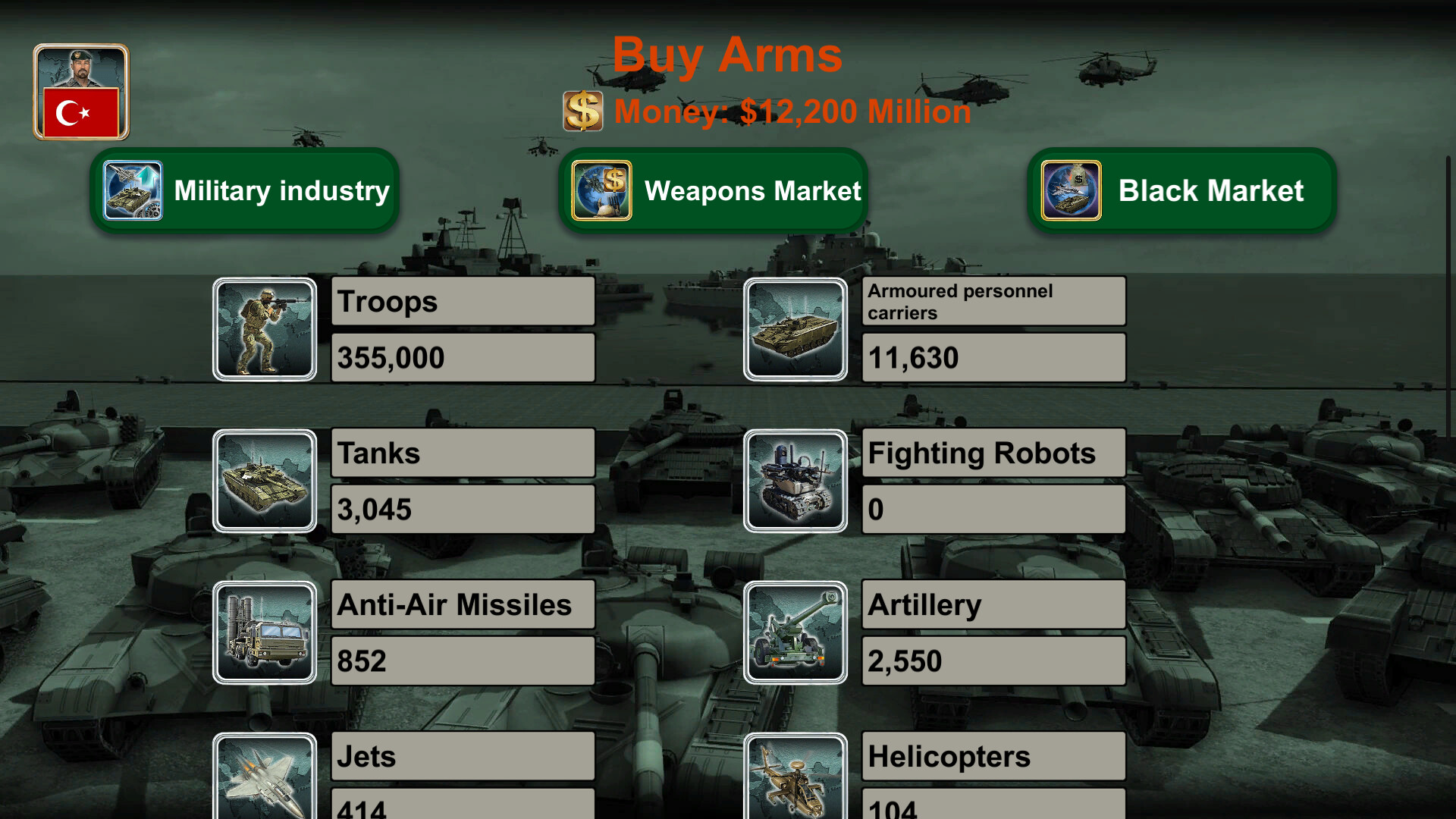This screenshot has width=1456, height=819.
Task: Select the Artillery howitzer icon
Action: 795,632
